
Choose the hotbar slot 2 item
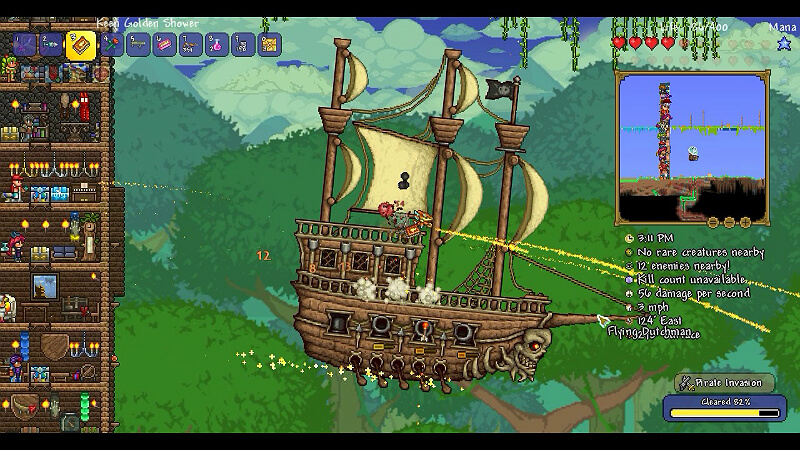[x=50, y=45]
